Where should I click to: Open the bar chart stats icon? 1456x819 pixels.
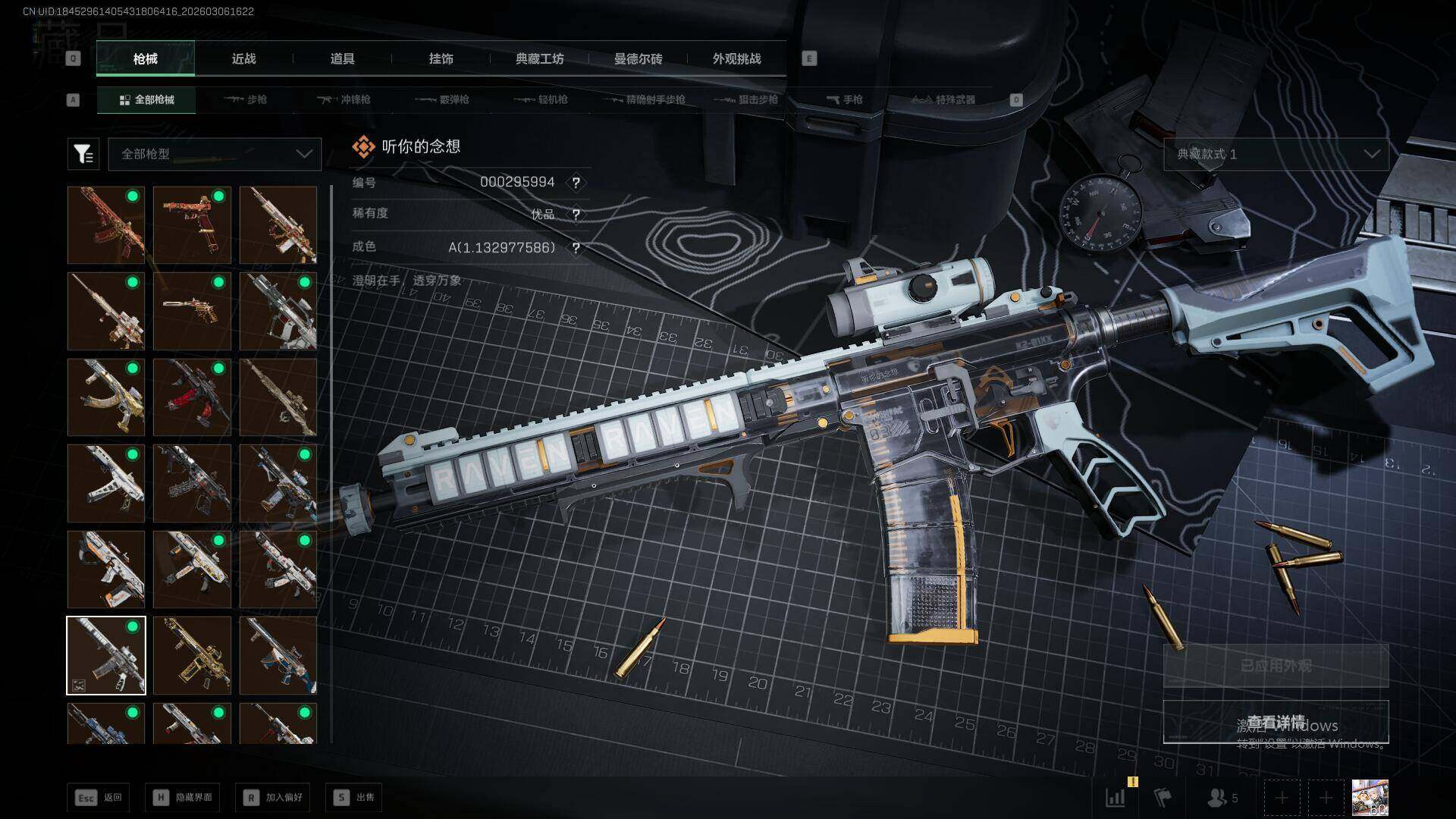(x=1116, y=797)
